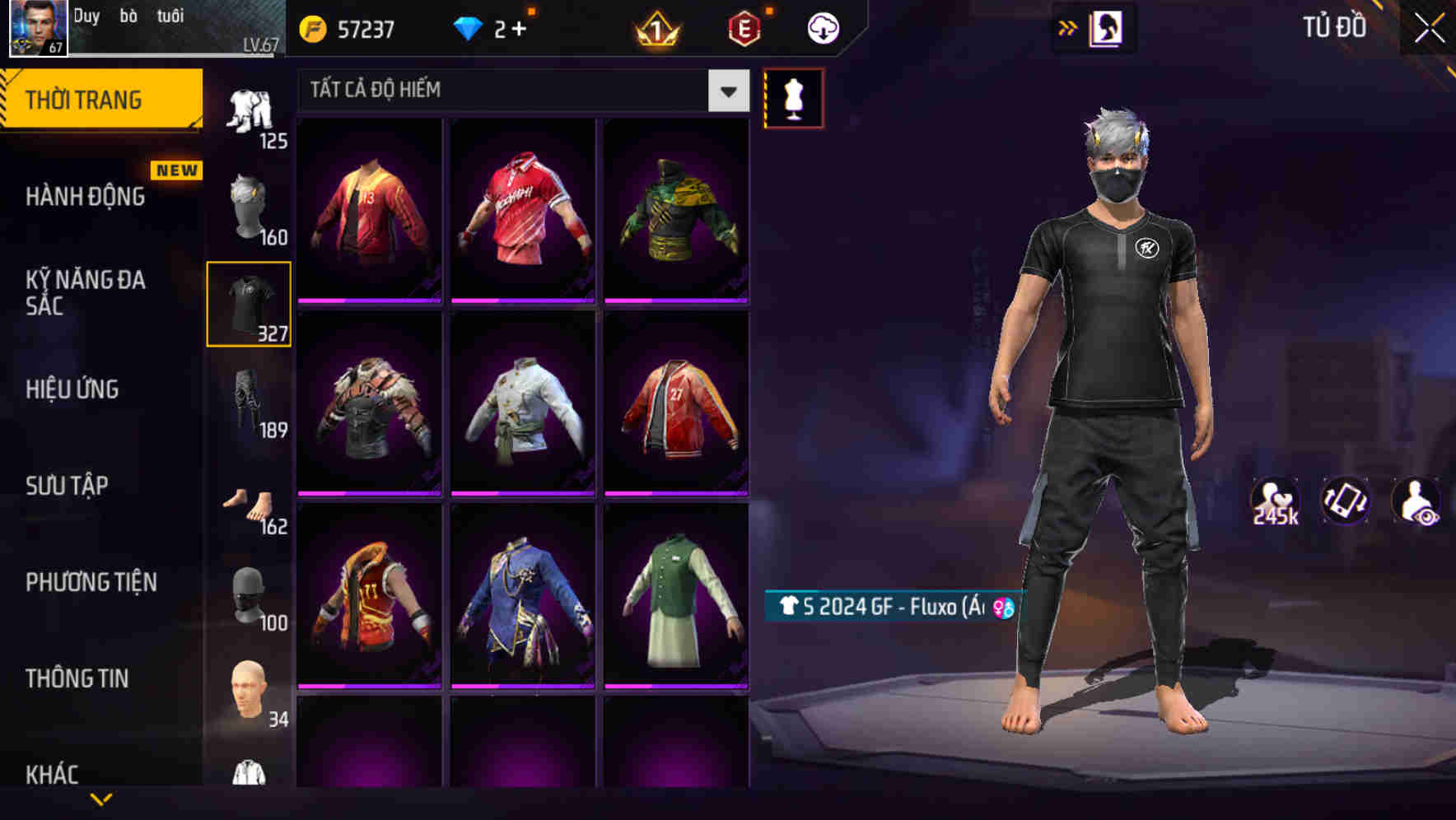The width and height of the screenshot is (1456, 820).
Task: Click the likes counter showing 245k
Action: (x=1277, y=501)
